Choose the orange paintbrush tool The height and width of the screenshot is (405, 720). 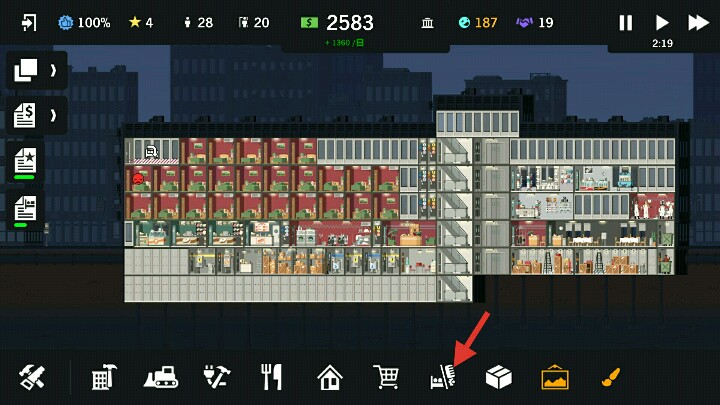click(611, 377)
